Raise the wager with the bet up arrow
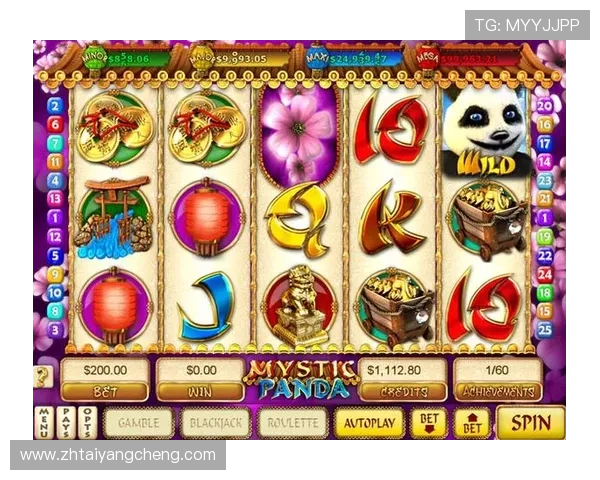 click(472, 423)
